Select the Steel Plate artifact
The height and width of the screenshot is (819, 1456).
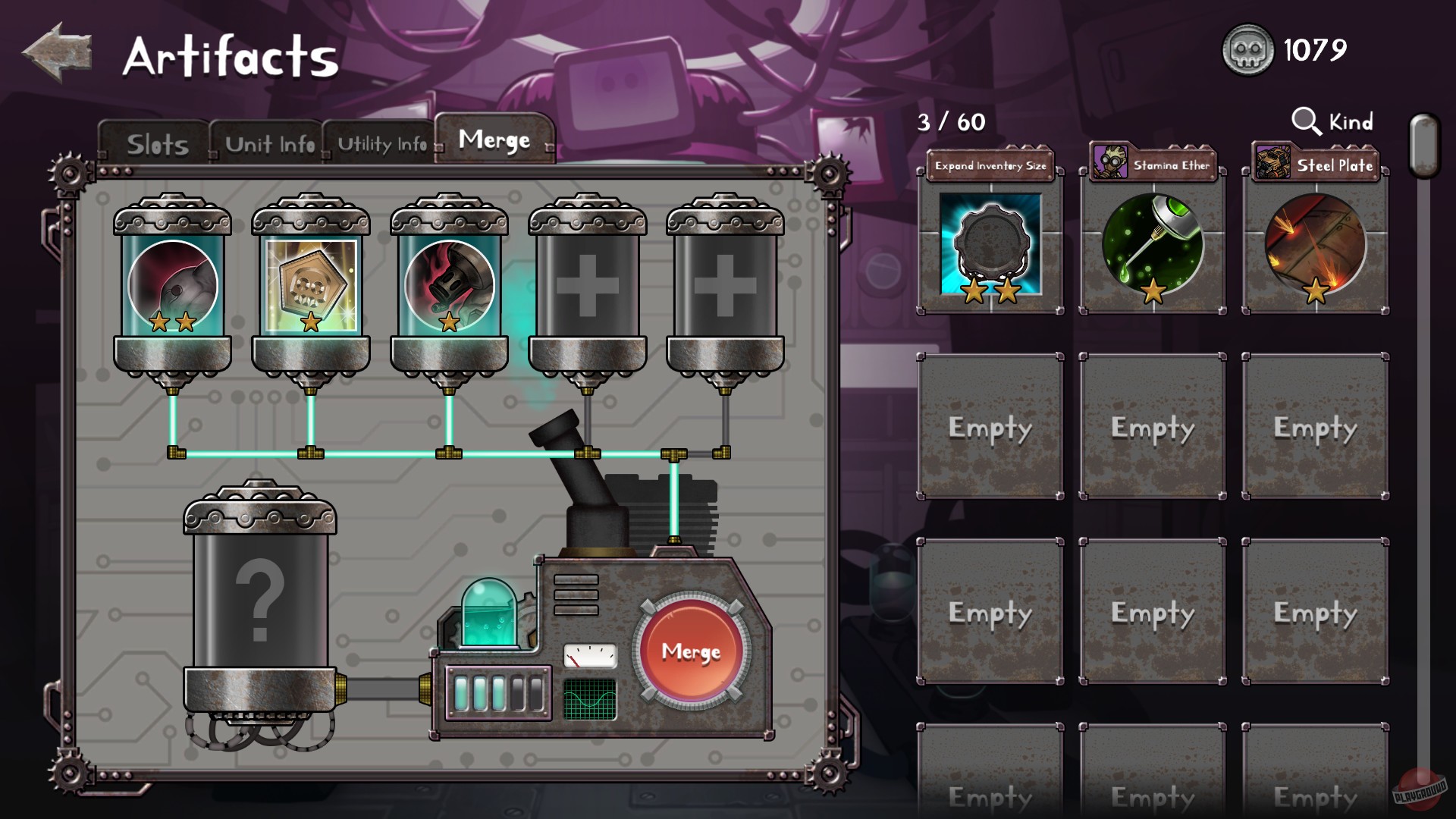point(1314,243)
